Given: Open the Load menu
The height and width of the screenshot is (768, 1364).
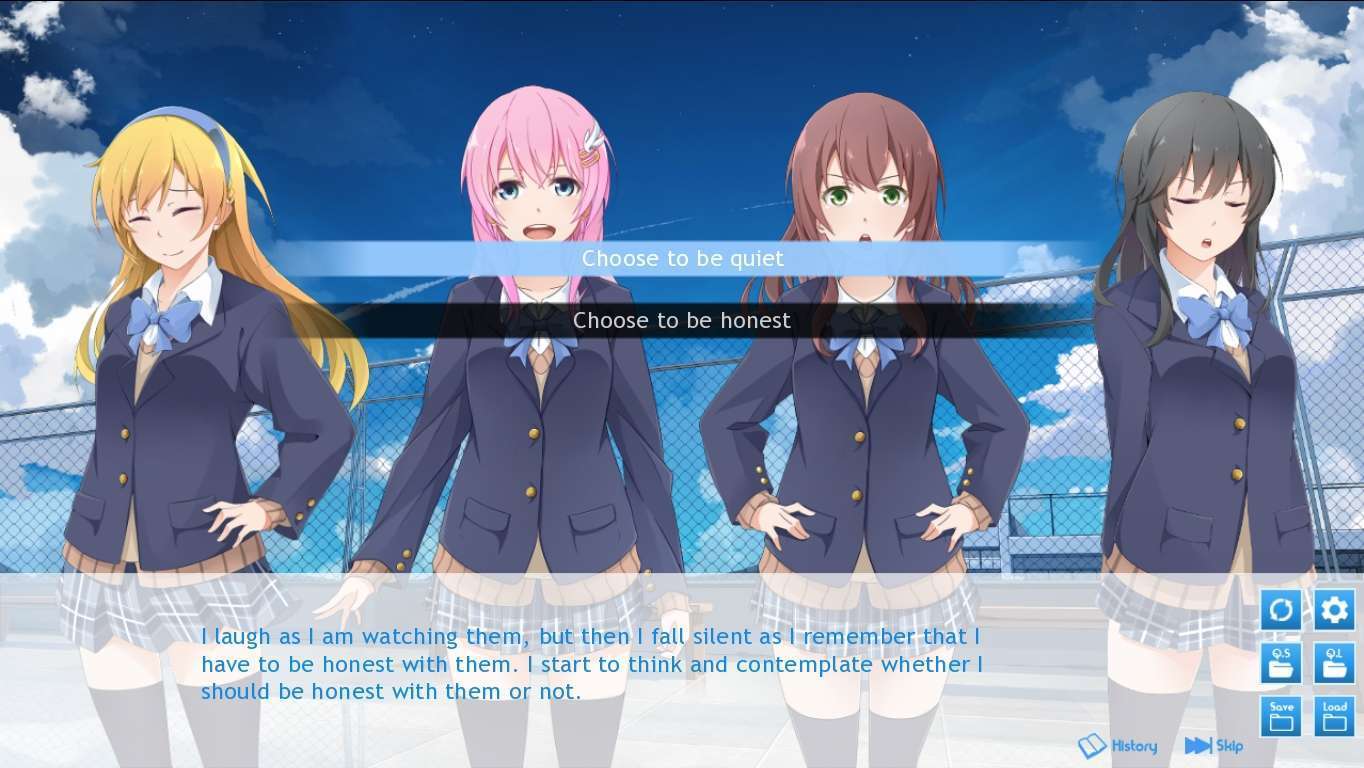Looking at the screenshot, I should [1334, 716].
